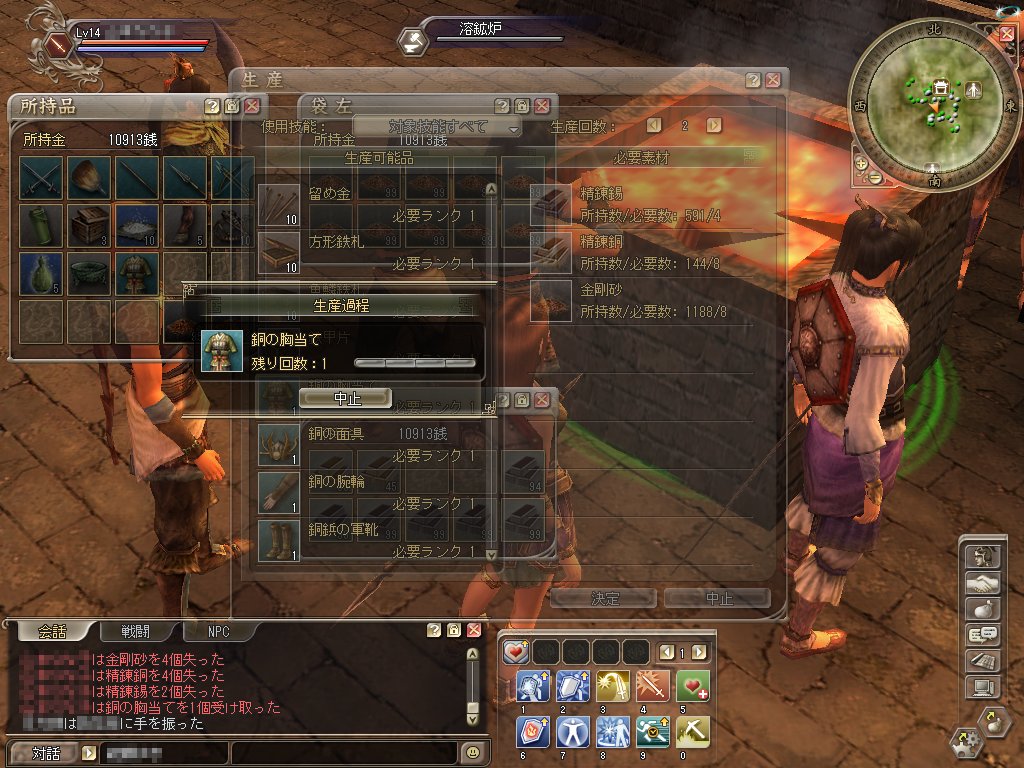Decrease the 生産回数 production count

[x=654, y=126]
